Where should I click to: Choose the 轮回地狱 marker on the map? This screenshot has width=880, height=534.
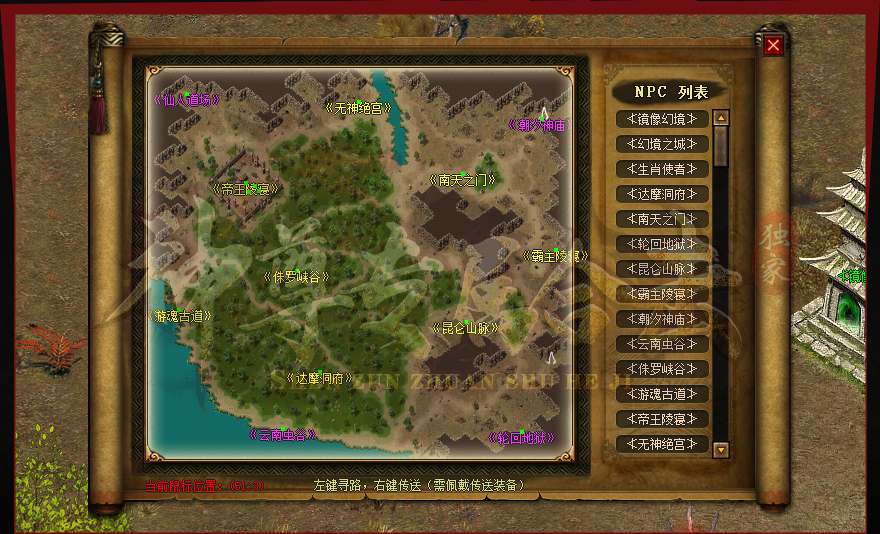[x=521, y=438]
